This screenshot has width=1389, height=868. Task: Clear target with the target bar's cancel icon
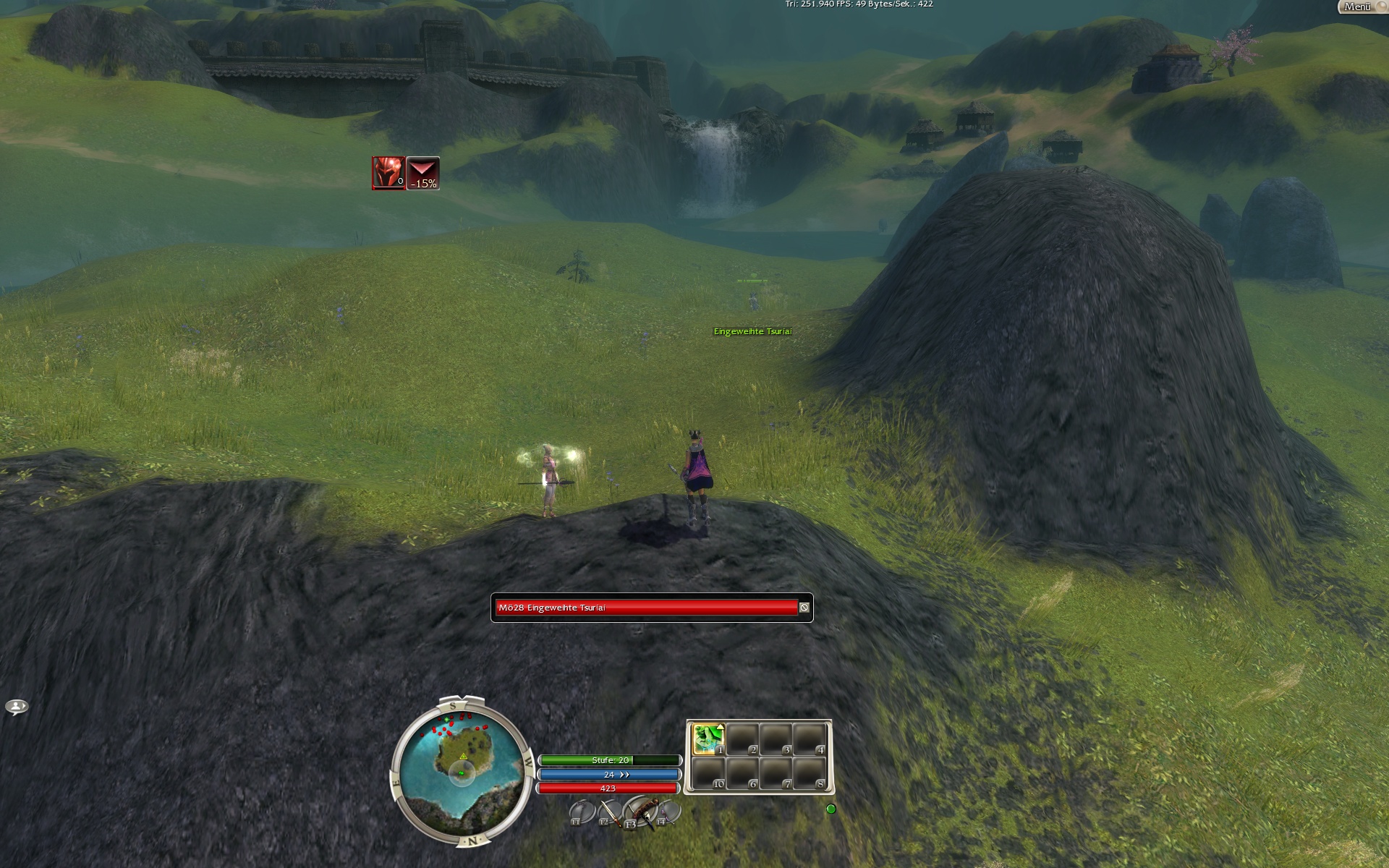pyautogui.click(x=804, y=608)
